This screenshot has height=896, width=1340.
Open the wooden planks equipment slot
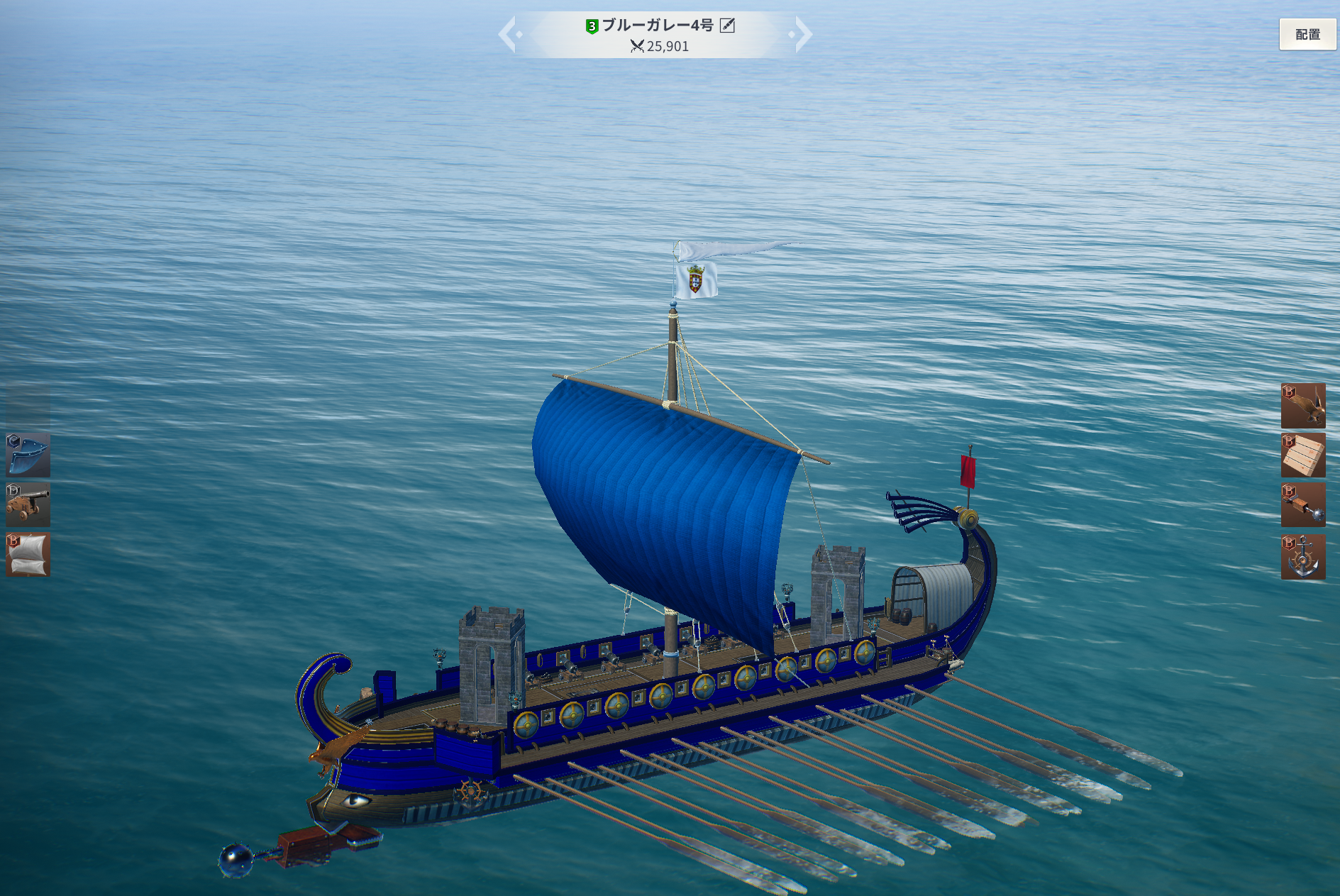(x=1302, y=455)
